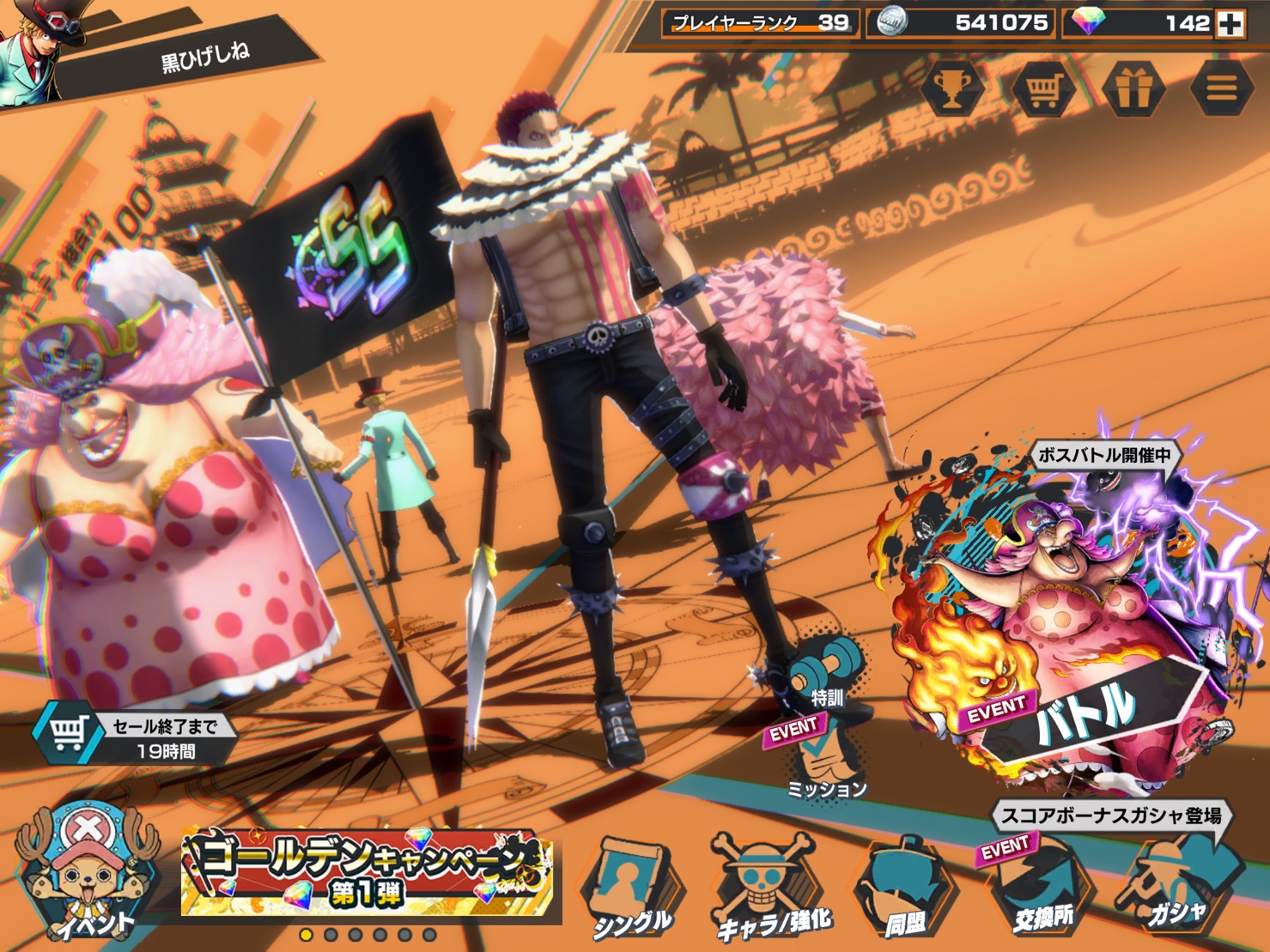Open the shopping cart shop
The width and height of the screenshot is (1270, 952).
[x=1042, y=88]
